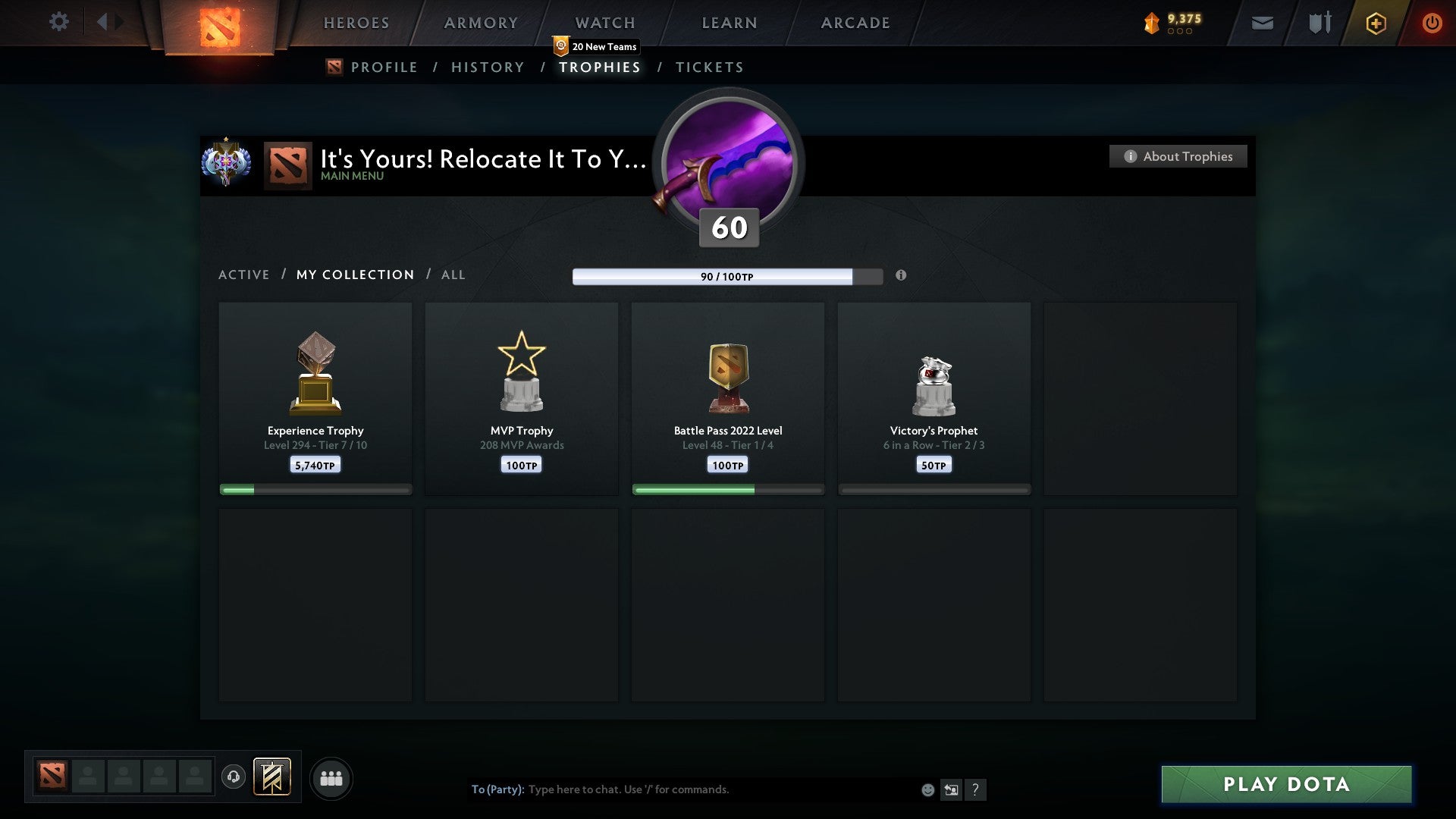Viewport: 1456px width, 819px height.
Task: Open the friends list icon
Action: pos(331,777)
